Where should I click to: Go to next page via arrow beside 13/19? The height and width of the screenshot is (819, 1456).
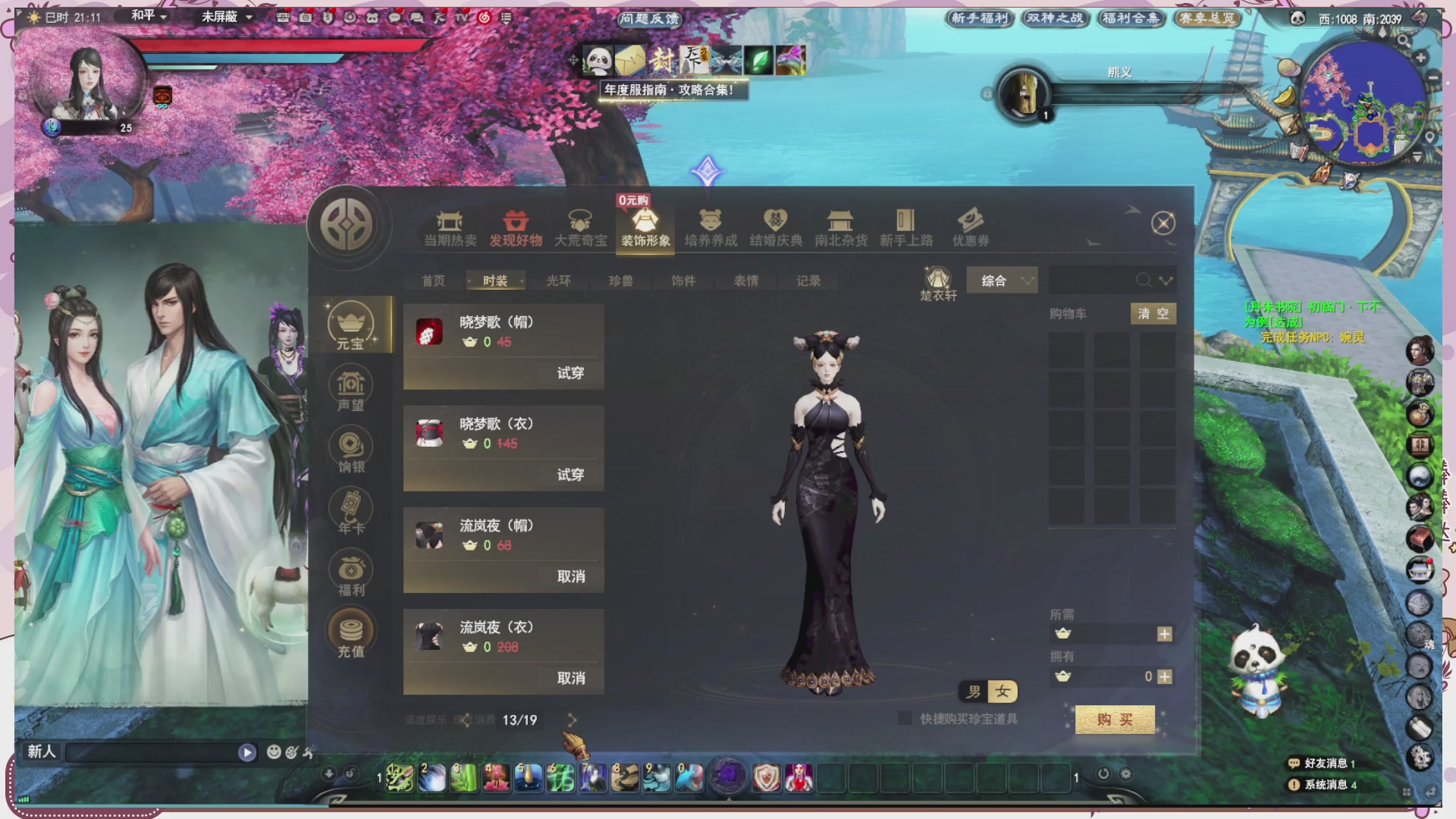(x=572, y=720)
